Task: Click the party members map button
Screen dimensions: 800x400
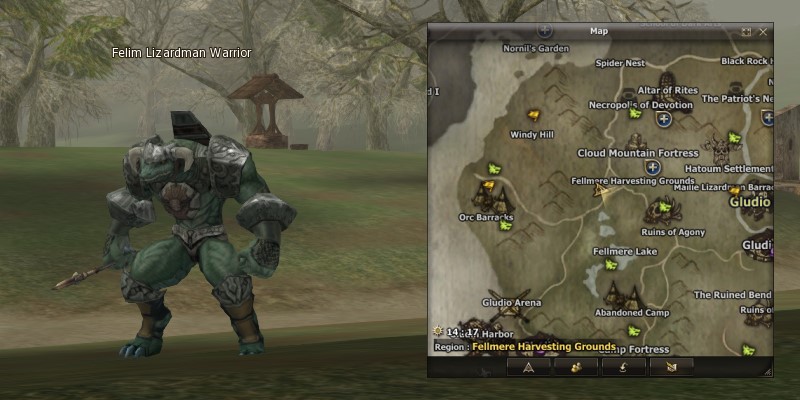Action: (x=577, y=367)
